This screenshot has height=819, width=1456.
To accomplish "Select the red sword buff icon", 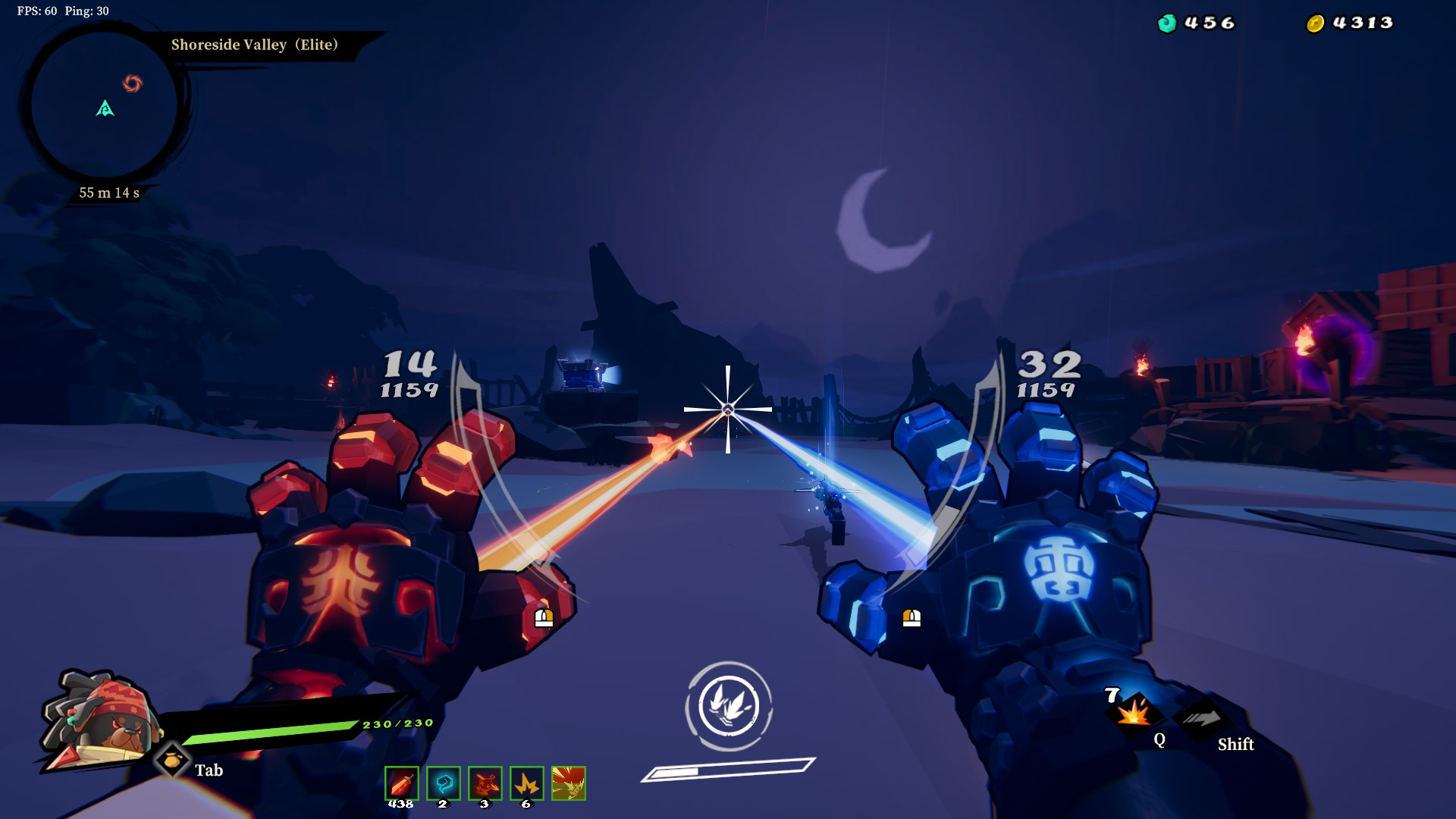I will (401, 783).
